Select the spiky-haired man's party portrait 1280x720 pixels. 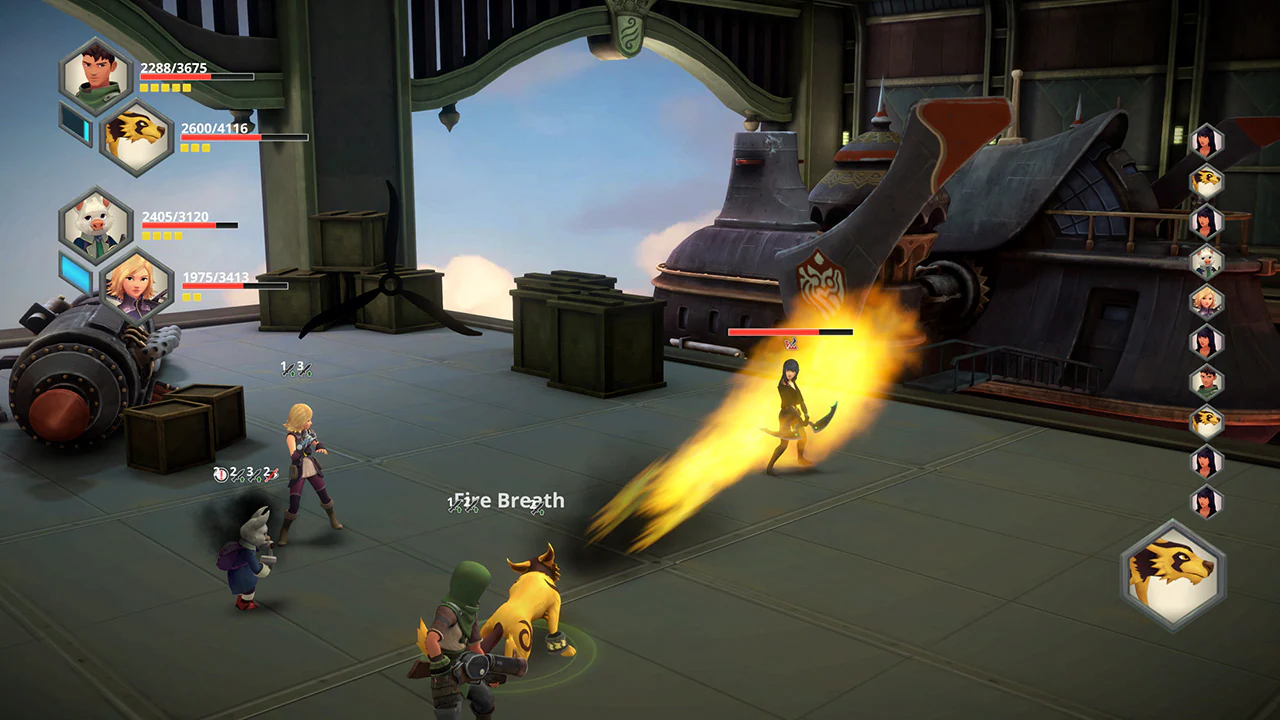tap(99, 75)
